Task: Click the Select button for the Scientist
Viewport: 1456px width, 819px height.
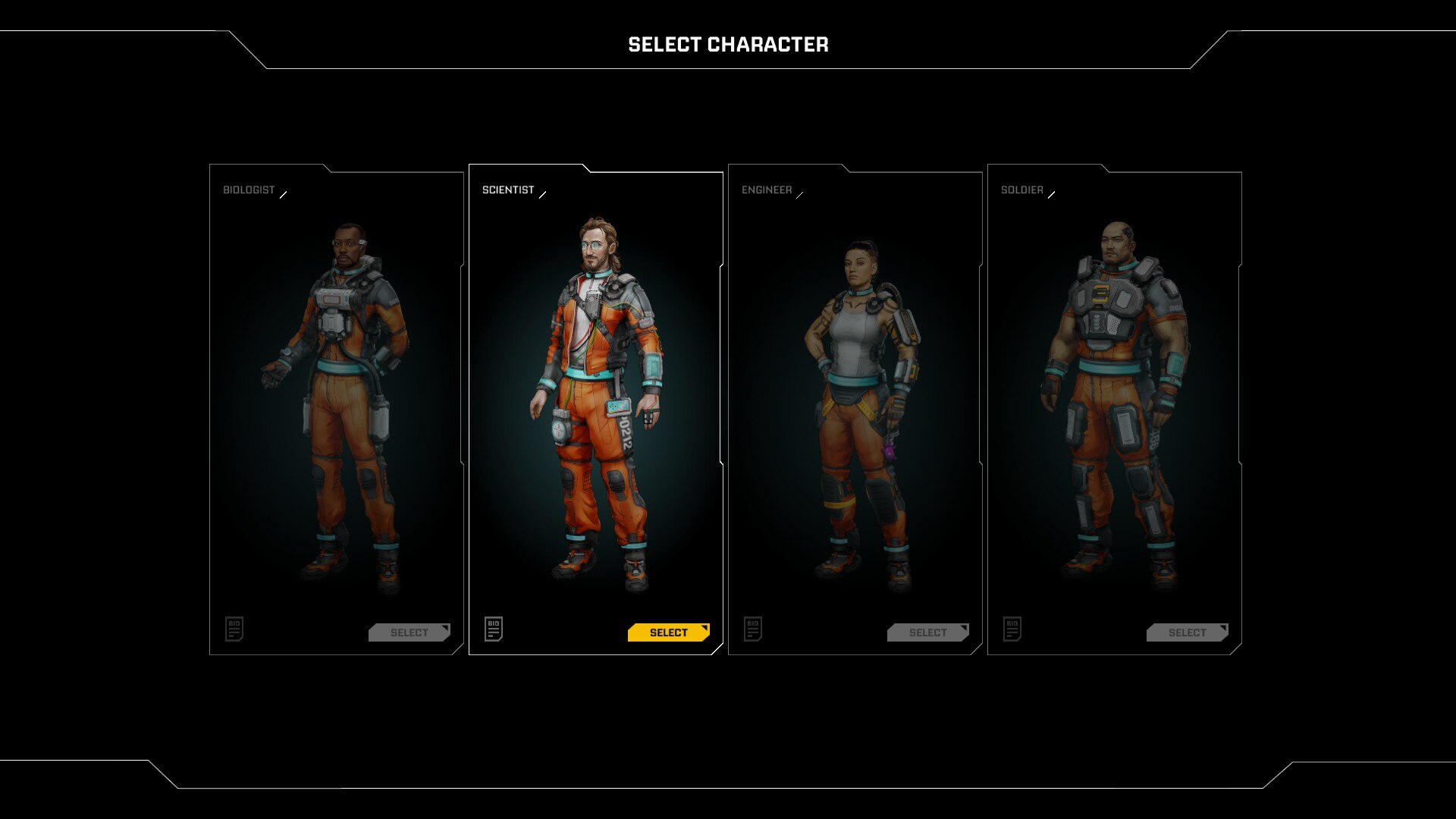Action: [668, 632]
